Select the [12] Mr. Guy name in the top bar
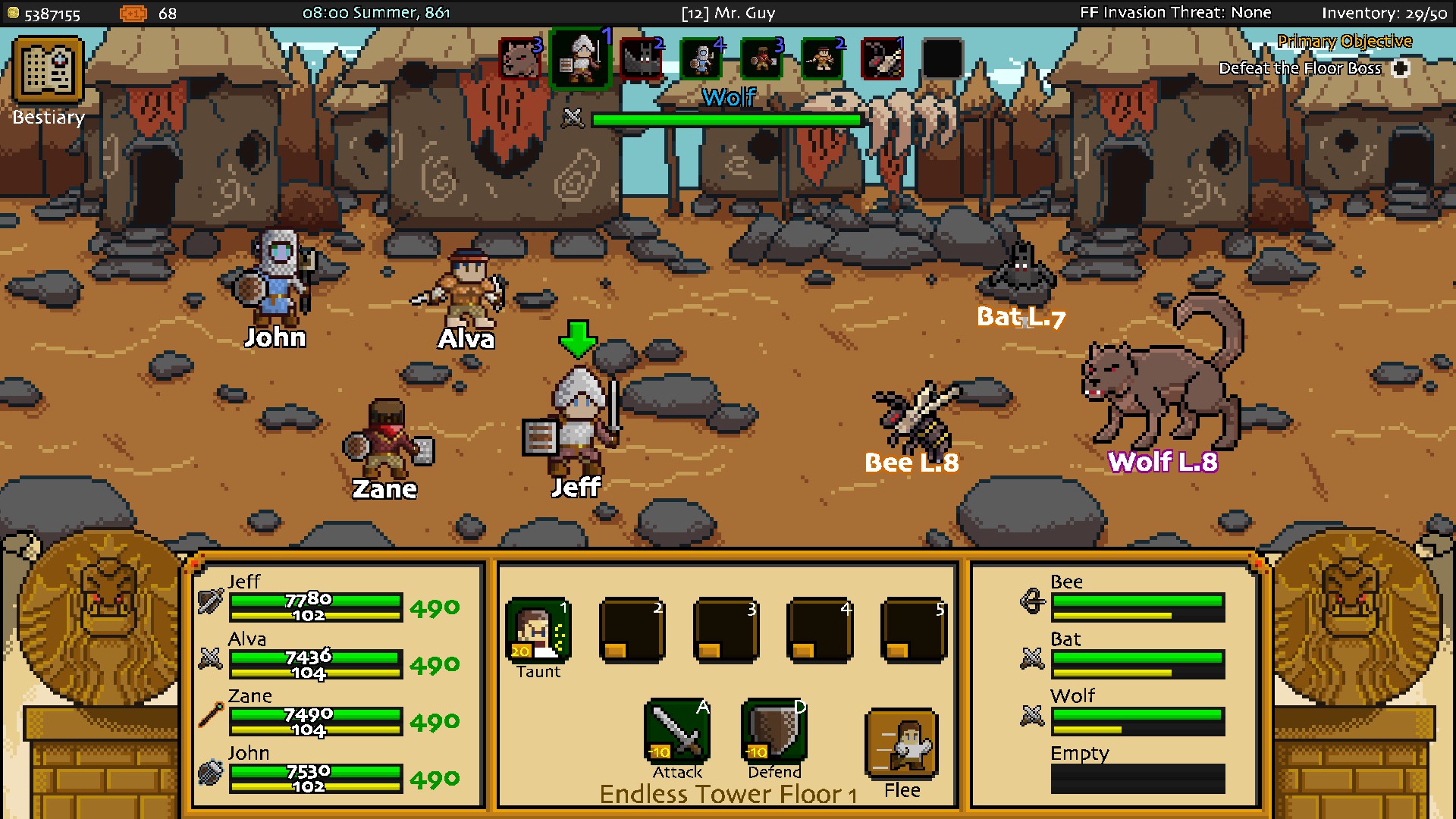This screenshot has width=1456, height=819. point(729,12)
